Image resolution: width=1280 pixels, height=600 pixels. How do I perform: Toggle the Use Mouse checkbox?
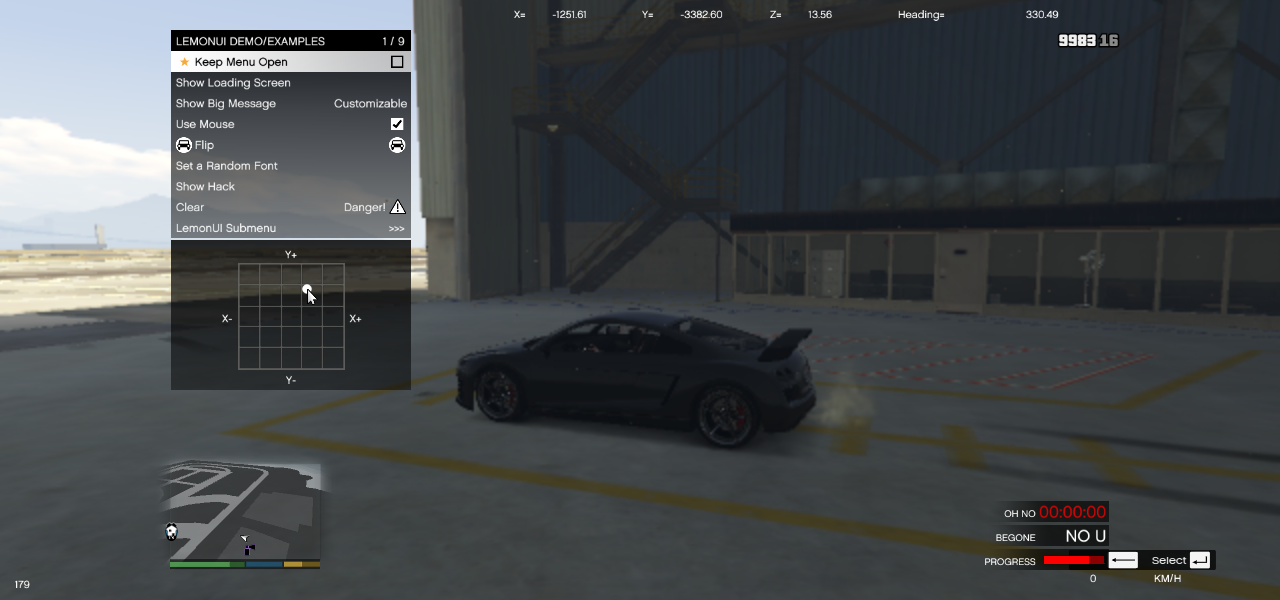[x=397, y=124]
